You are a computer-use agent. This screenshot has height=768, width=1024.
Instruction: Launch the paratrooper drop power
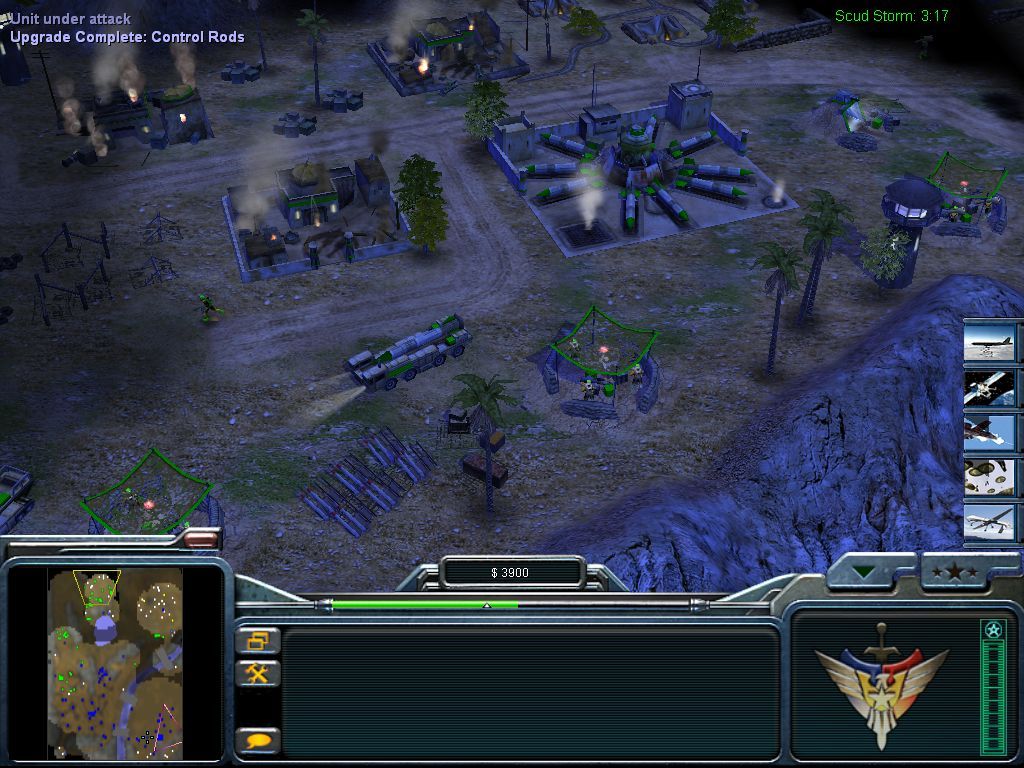pyautogui.click(x=990, y=477)
